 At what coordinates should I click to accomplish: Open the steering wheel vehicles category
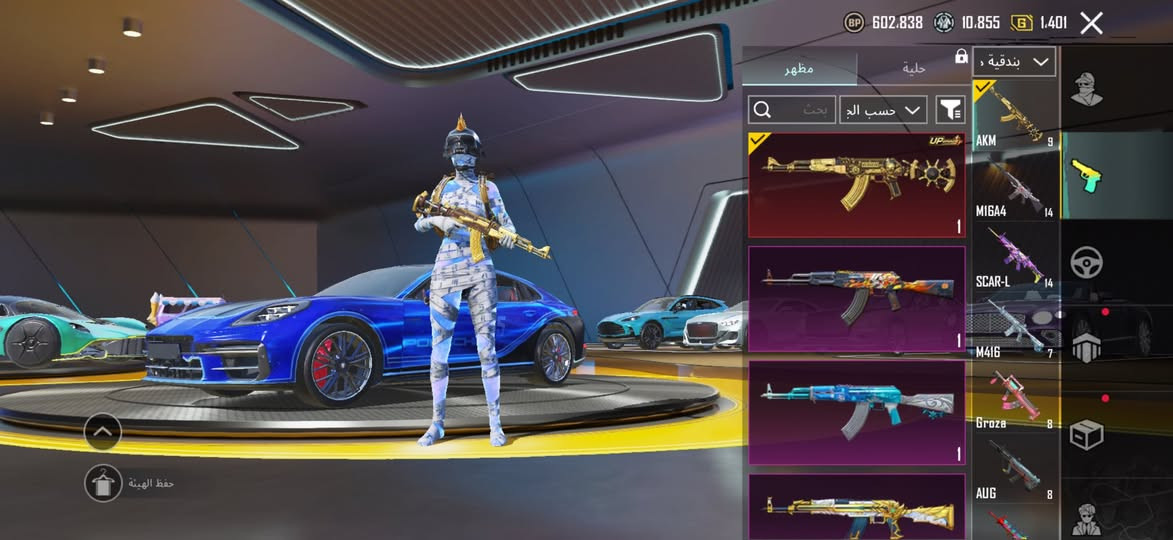coord(1086,263)
